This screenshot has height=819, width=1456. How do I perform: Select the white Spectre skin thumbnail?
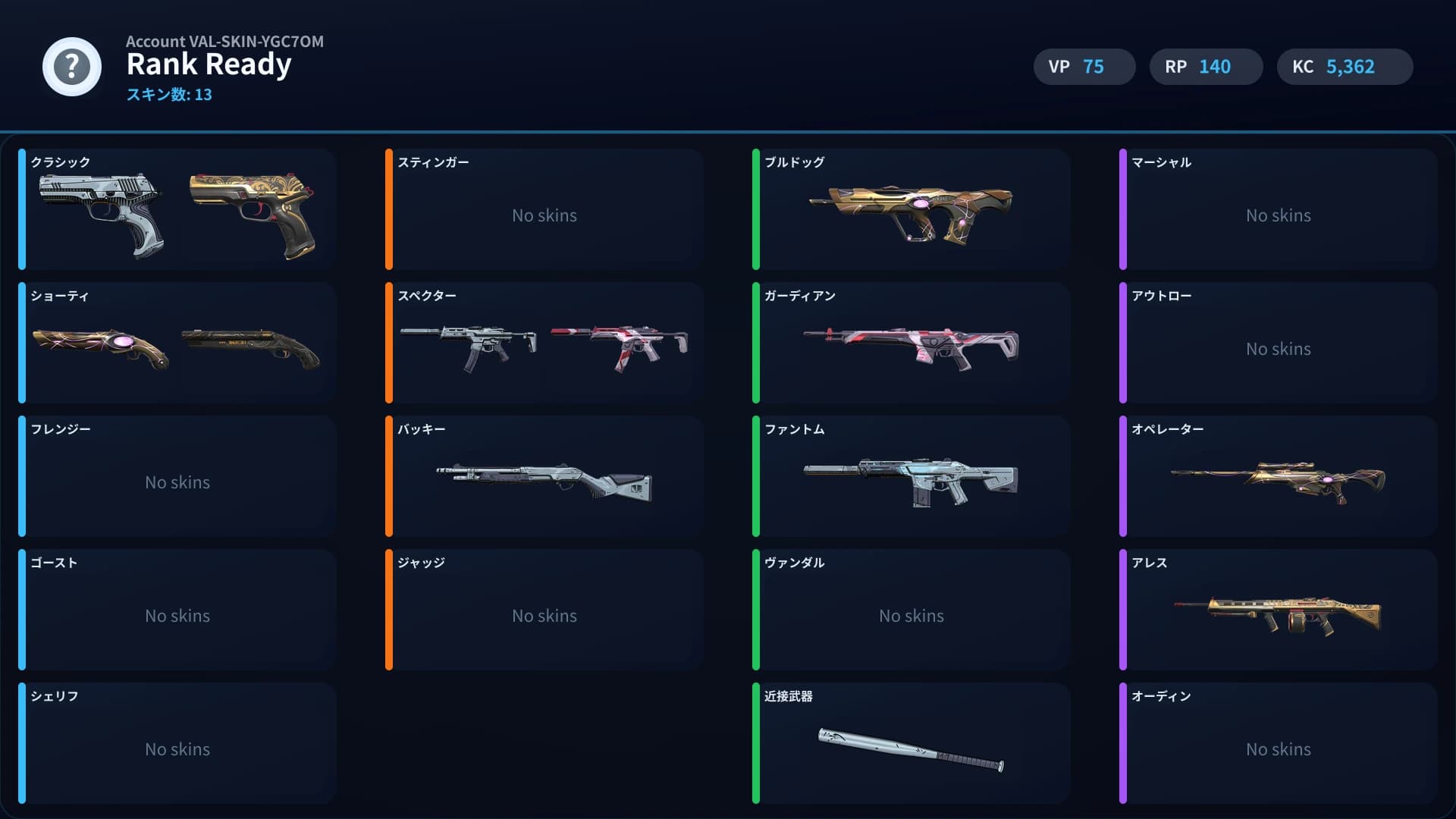(x=470, y=345)
